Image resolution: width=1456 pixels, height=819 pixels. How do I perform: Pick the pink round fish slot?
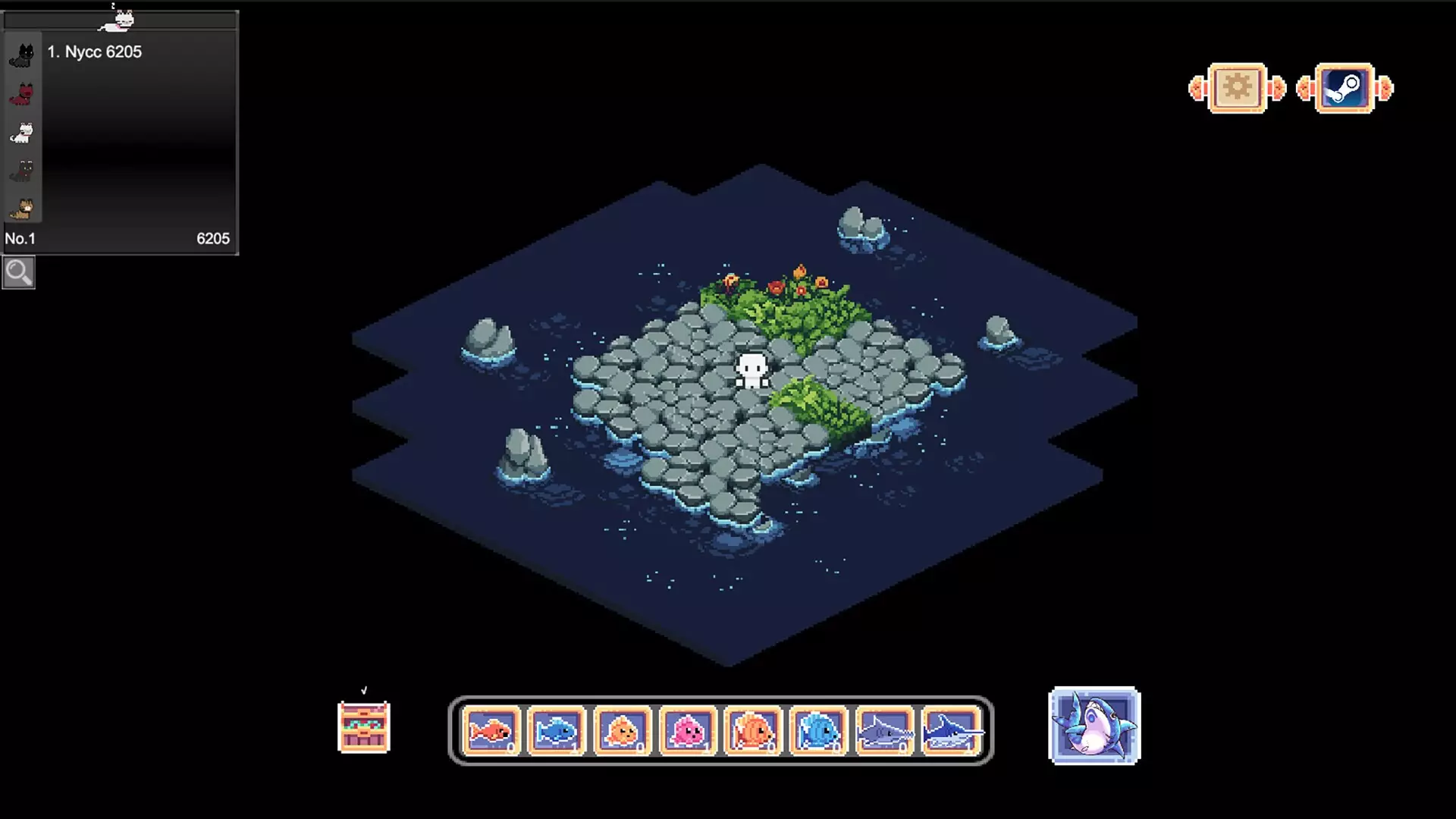pos(688,731)
